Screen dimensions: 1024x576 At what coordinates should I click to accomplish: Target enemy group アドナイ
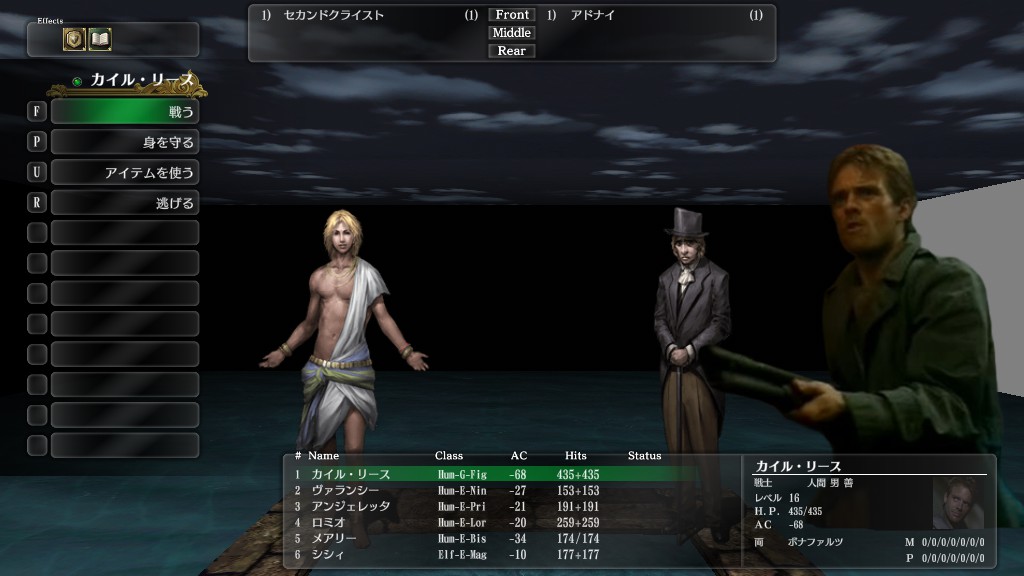click(593, 15)
